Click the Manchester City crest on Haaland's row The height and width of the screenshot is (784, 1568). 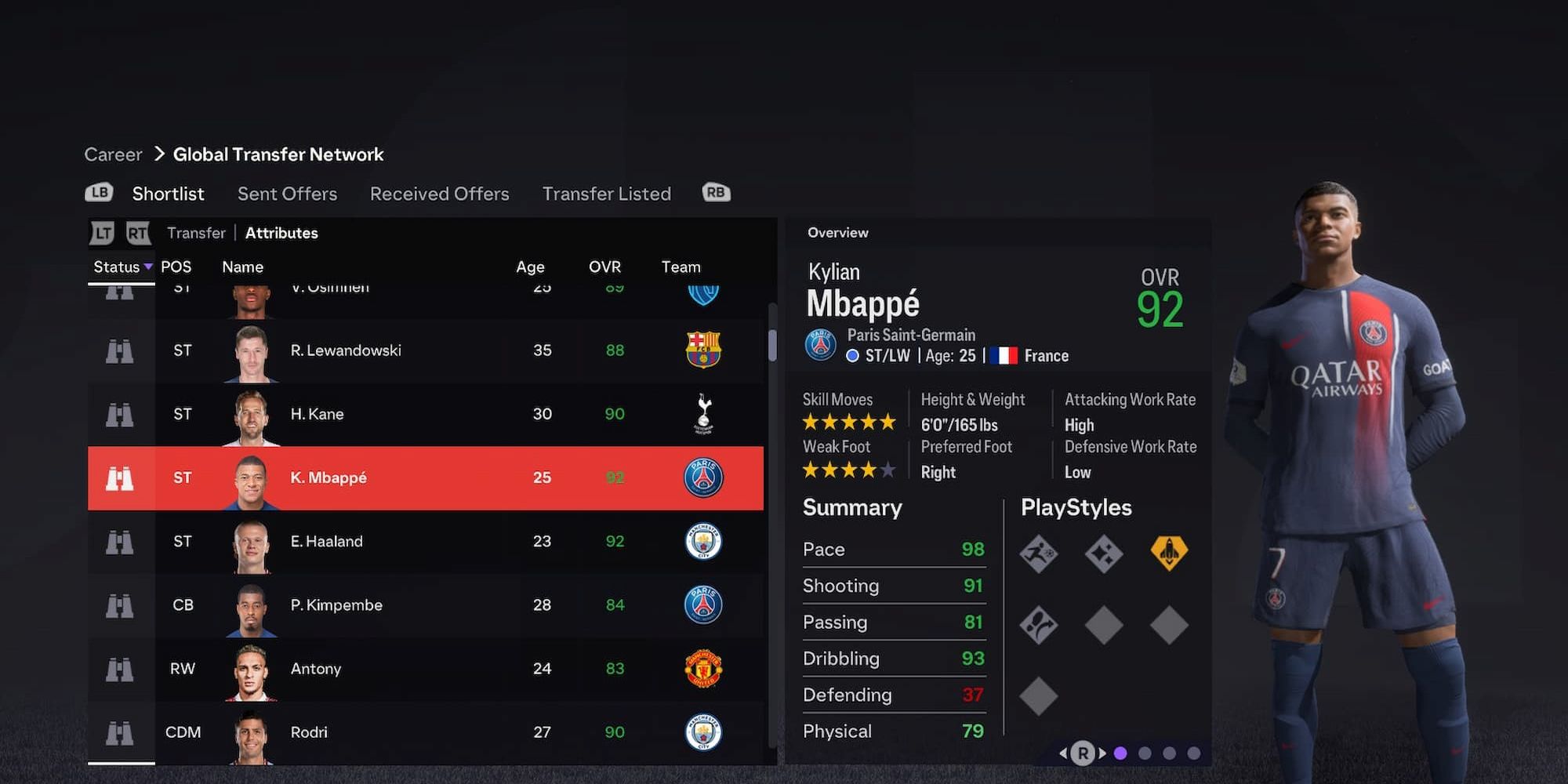[703, 541]
